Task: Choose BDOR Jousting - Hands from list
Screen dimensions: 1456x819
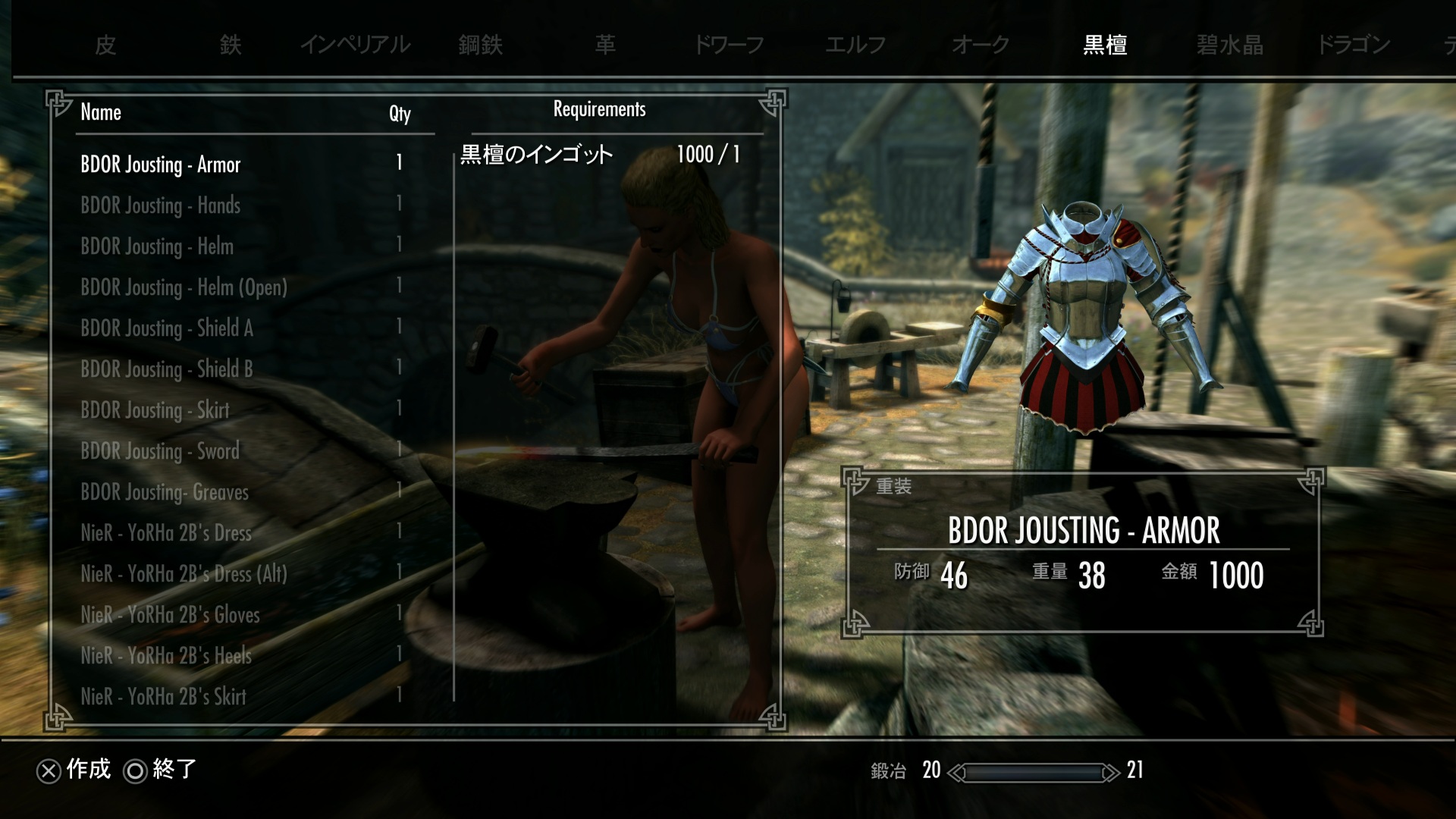Action: tap(160, 206)
